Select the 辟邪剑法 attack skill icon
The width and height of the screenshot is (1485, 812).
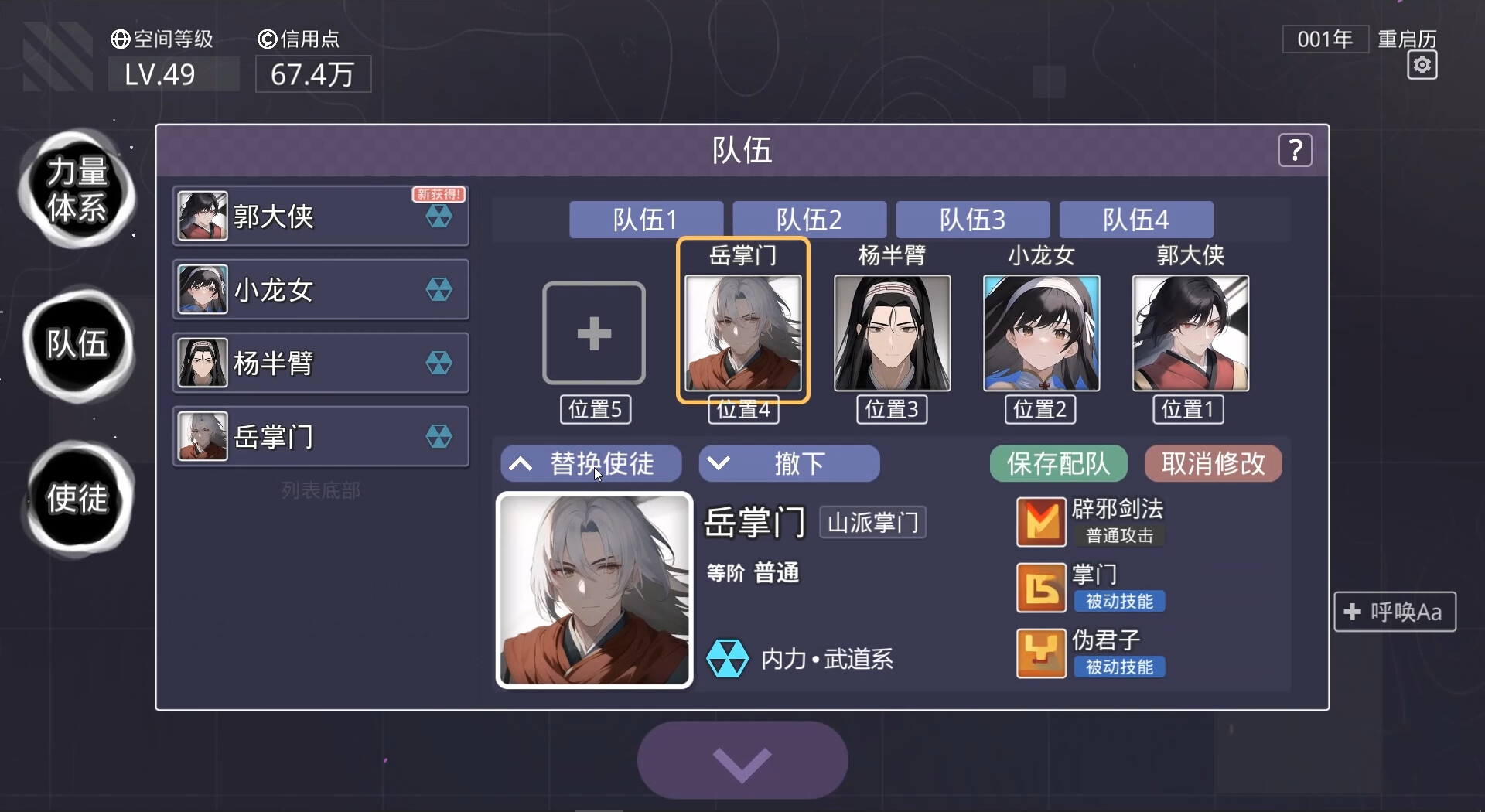pyautogui.click(x=1040, y=521)
